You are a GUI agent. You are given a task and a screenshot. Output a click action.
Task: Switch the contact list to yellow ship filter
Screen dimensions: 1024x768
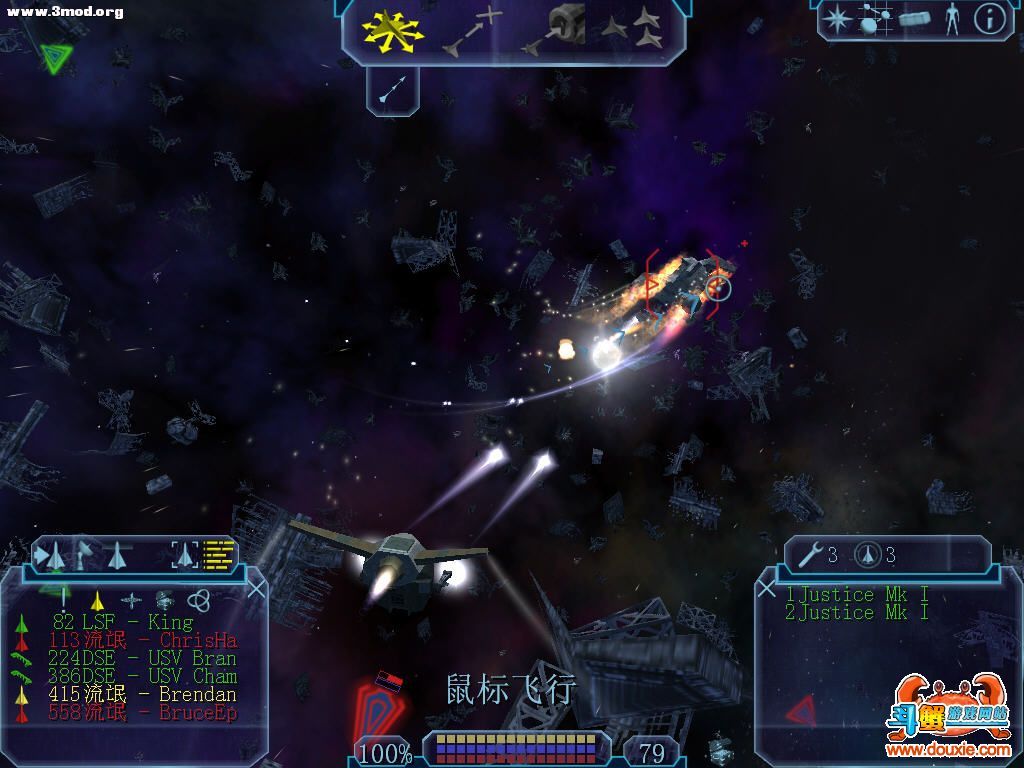point(97,600)
